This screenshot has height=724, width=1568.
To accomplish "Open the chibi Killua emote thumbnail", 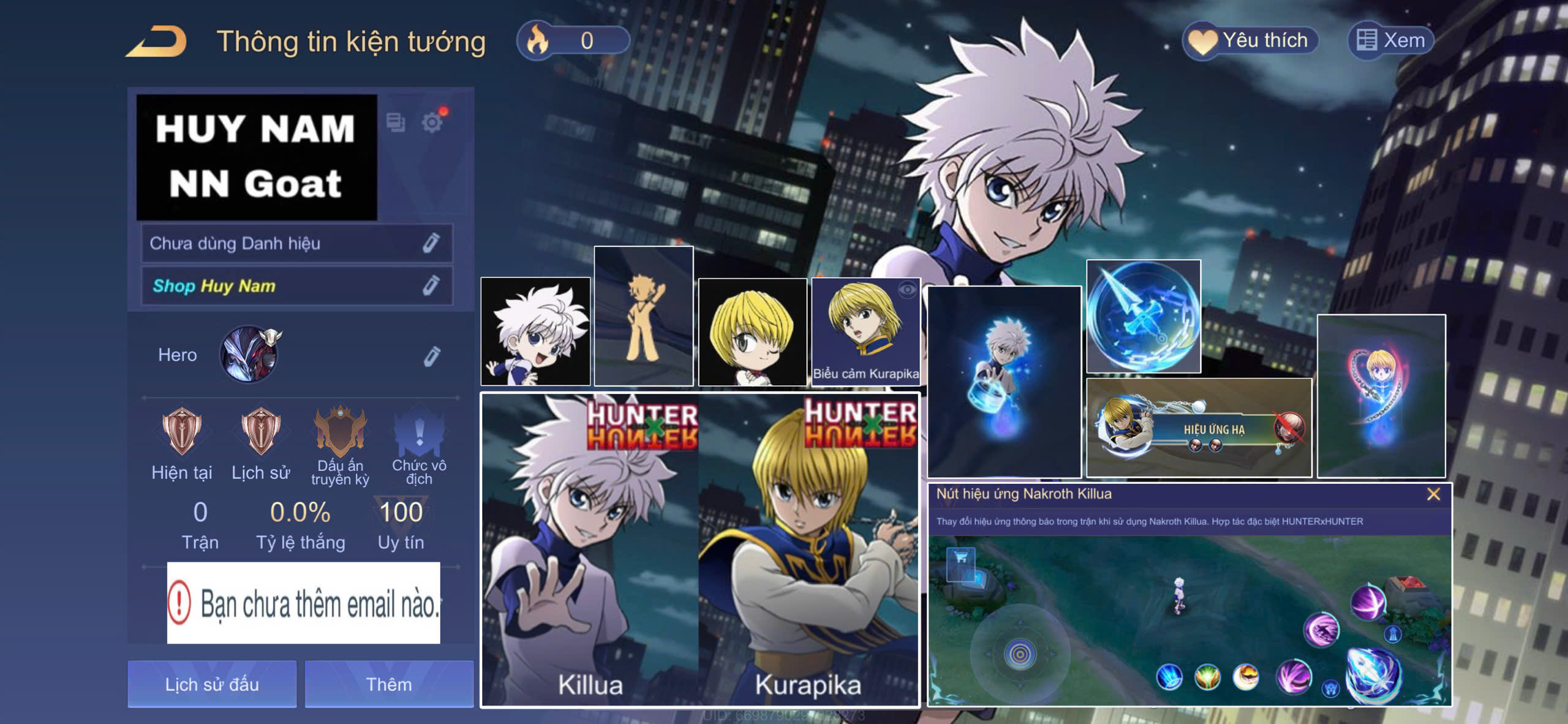I will [x=535, y=331].
